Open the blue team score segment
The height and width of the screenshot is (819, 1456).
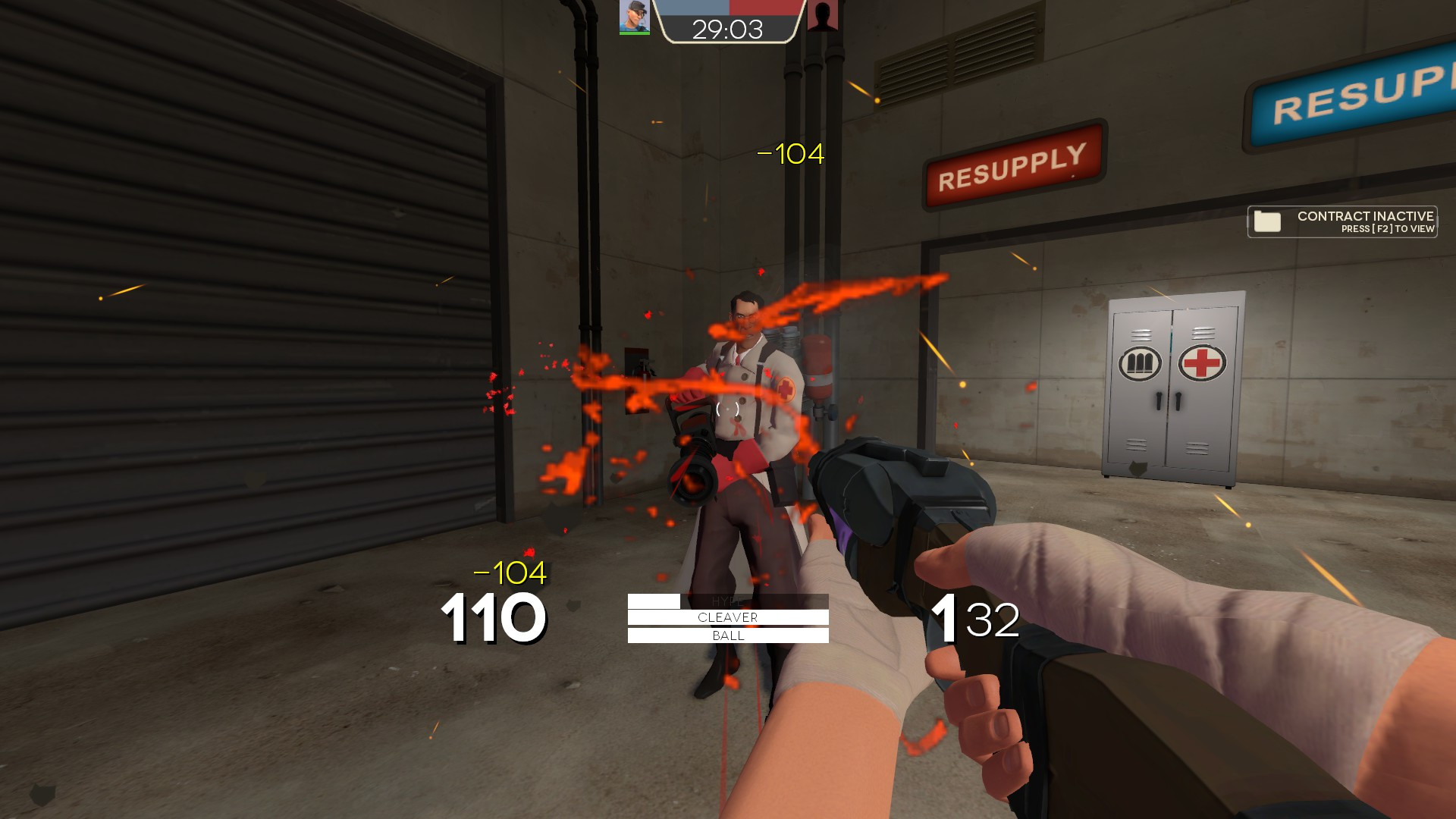[x=695, y=11]
